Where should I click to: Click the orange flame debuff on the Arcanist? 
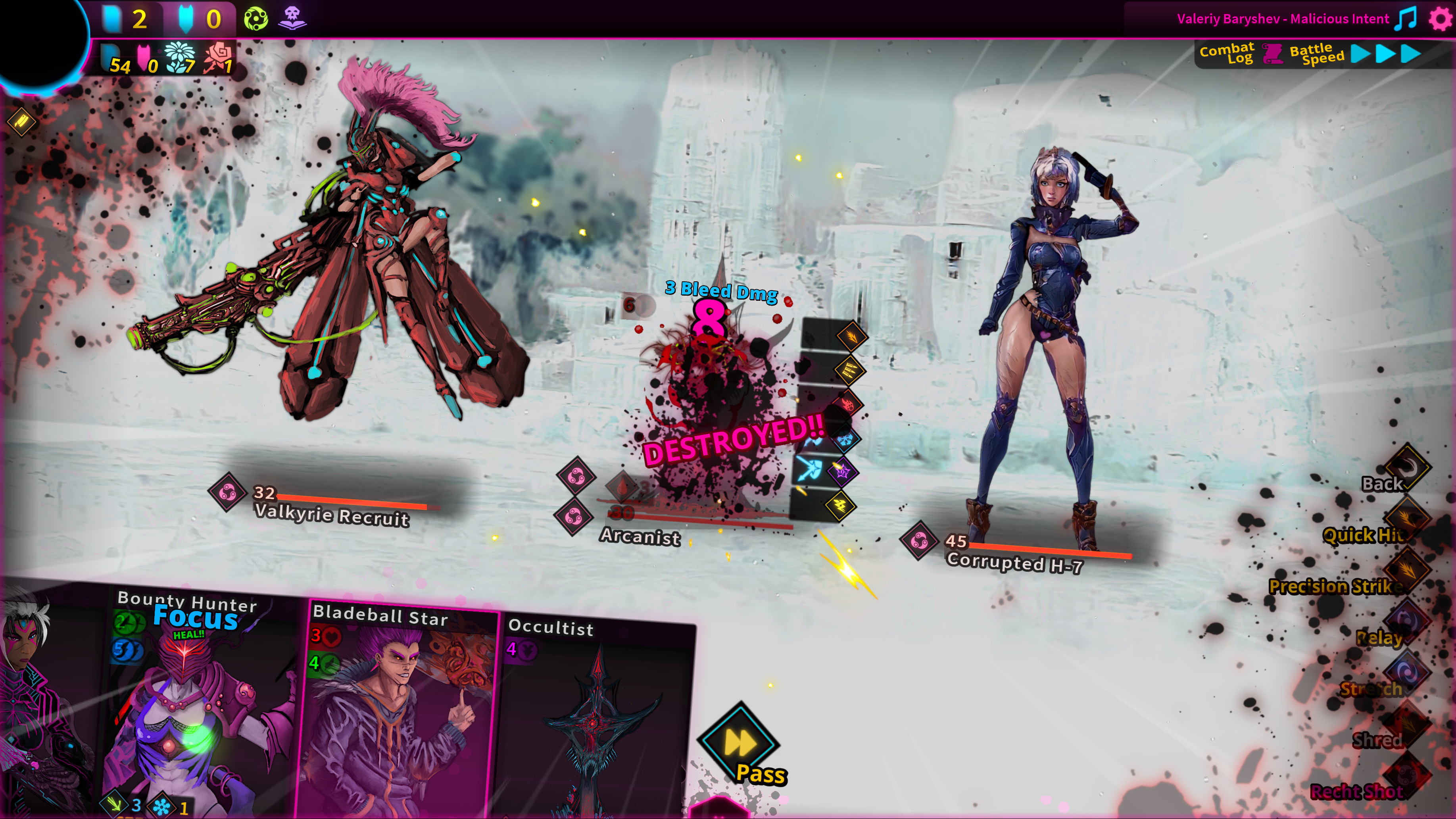click(848, 404)
